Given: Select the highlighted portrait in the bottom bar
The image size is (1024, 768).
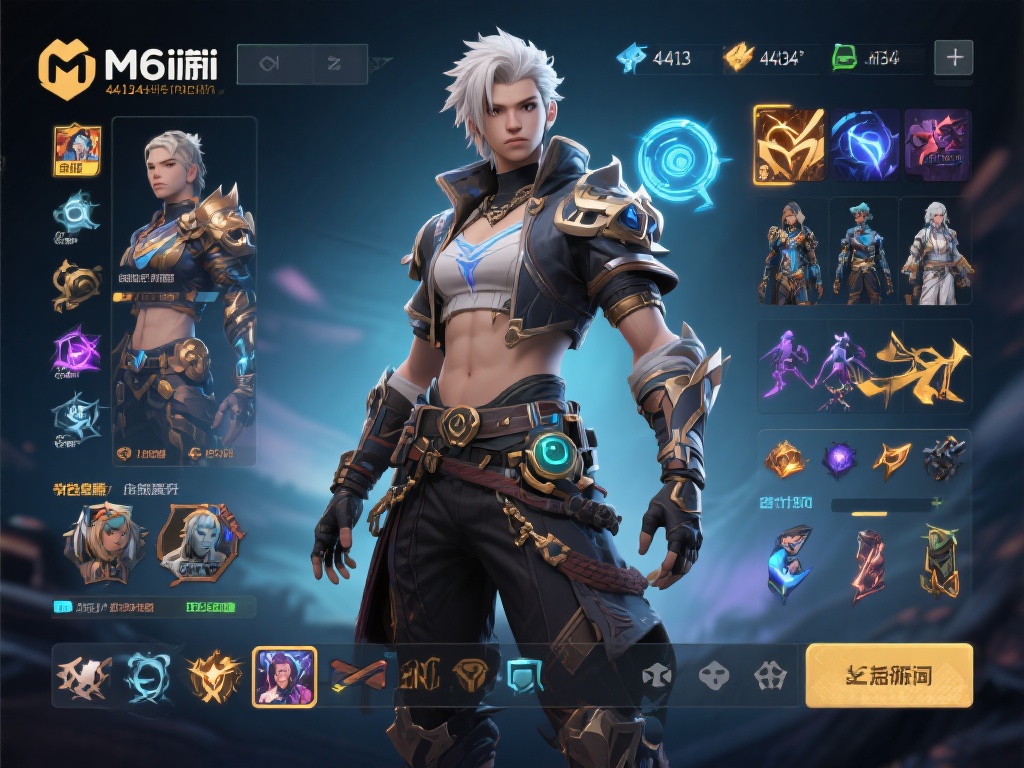Looking at the screenshot, I should pyautogui.click(x=285, y=676).
